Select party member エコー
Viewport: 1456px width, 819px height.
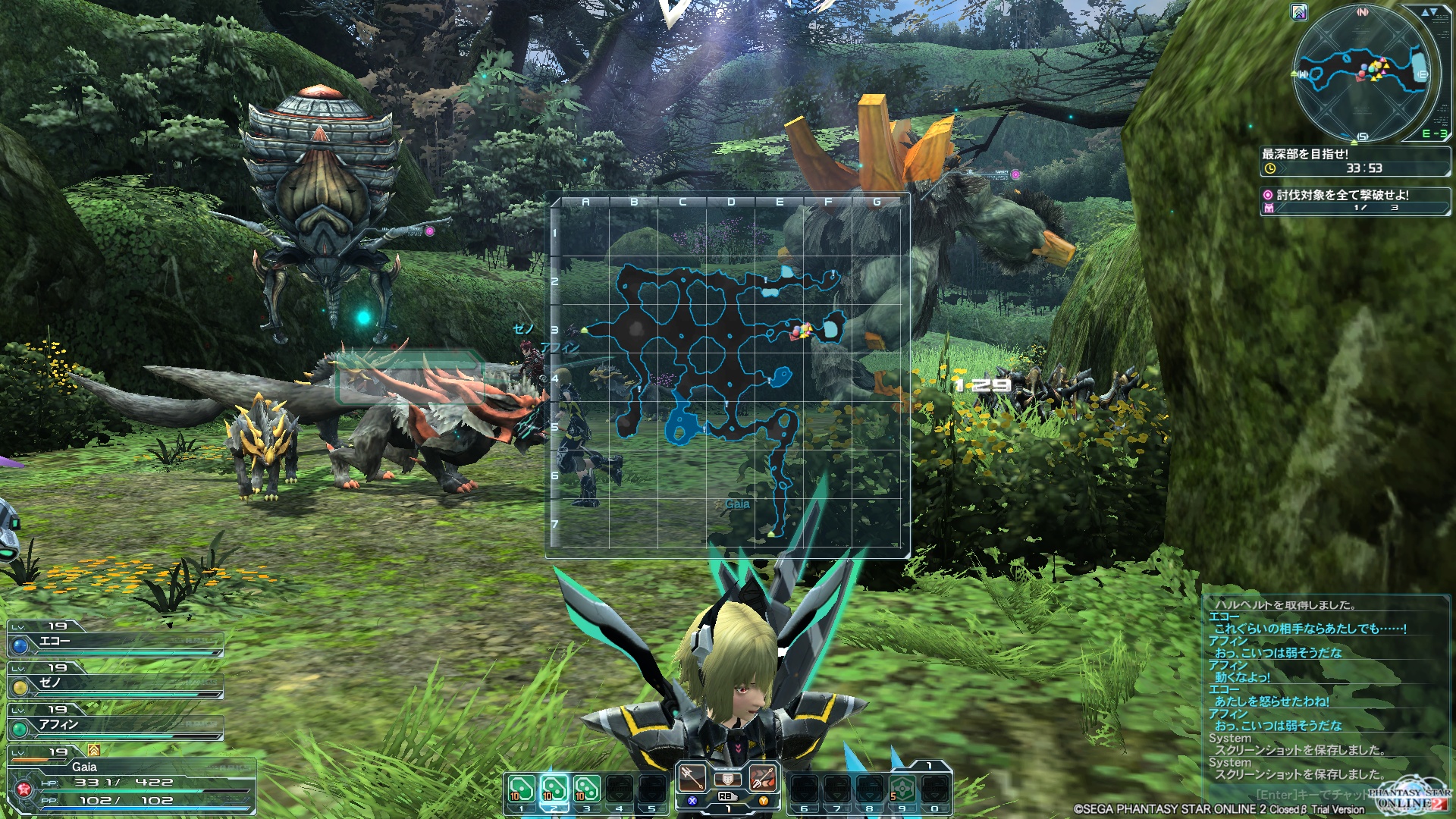click(115, 642)
